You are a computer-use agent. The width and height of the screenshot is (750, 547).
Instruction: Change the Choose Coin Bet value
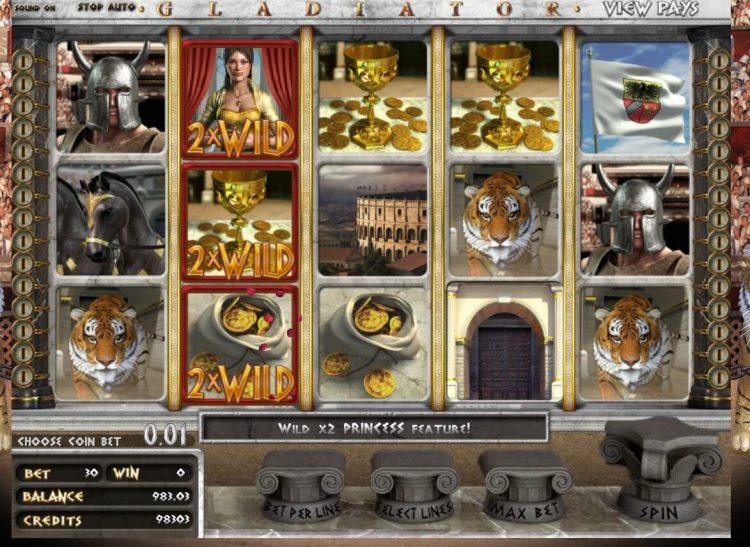(x=163, y=435)
